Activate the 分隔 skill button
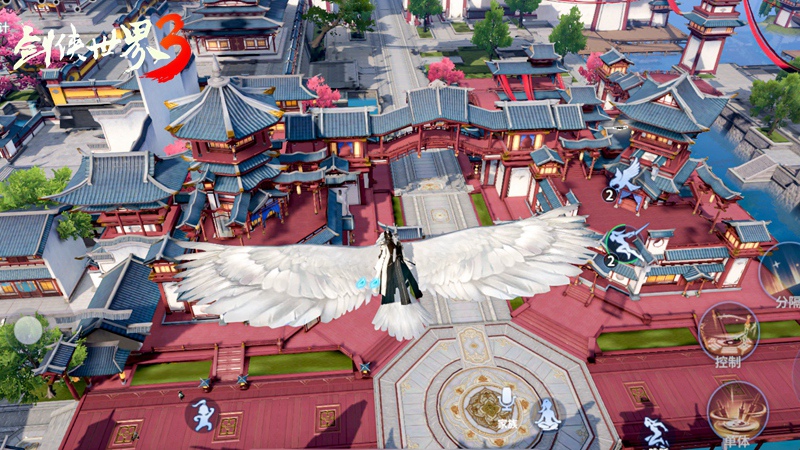Screen dimensions: 800x450 pos(780,270)
